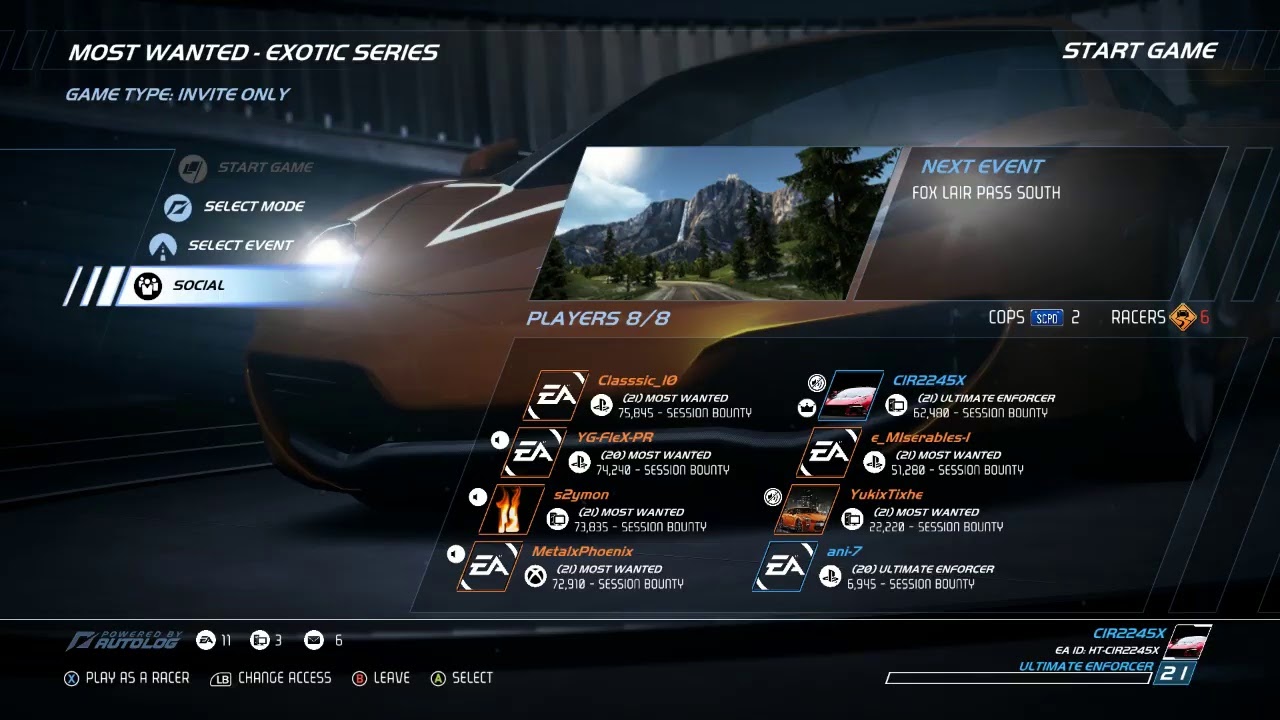This screenshot has height=720, width=1280.
Task: Open the Select Event menu option
Action: 240,245
